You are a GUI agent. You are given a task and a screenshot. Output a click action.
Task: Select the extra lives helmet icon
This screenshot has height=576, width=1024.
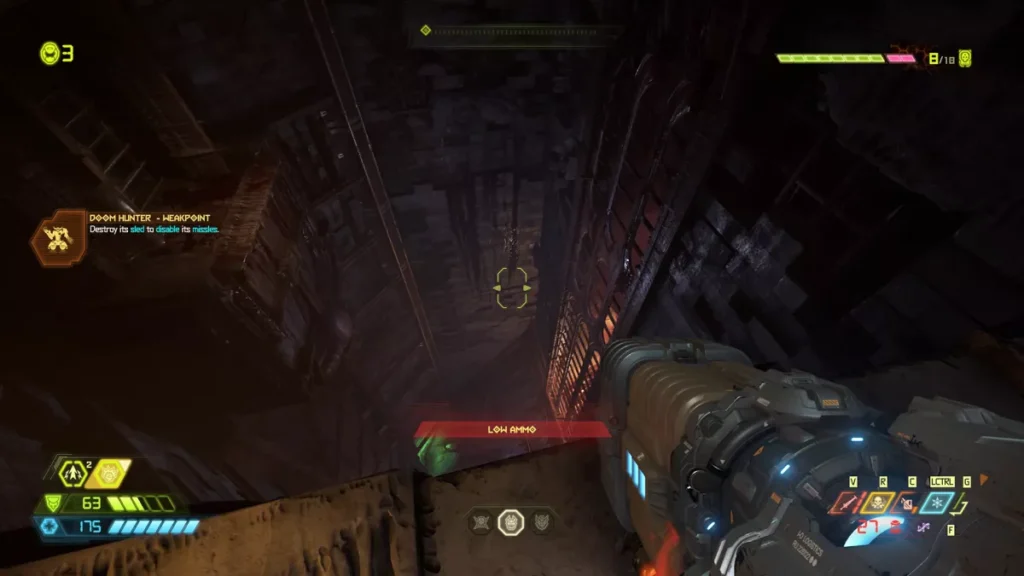point(49,53)
